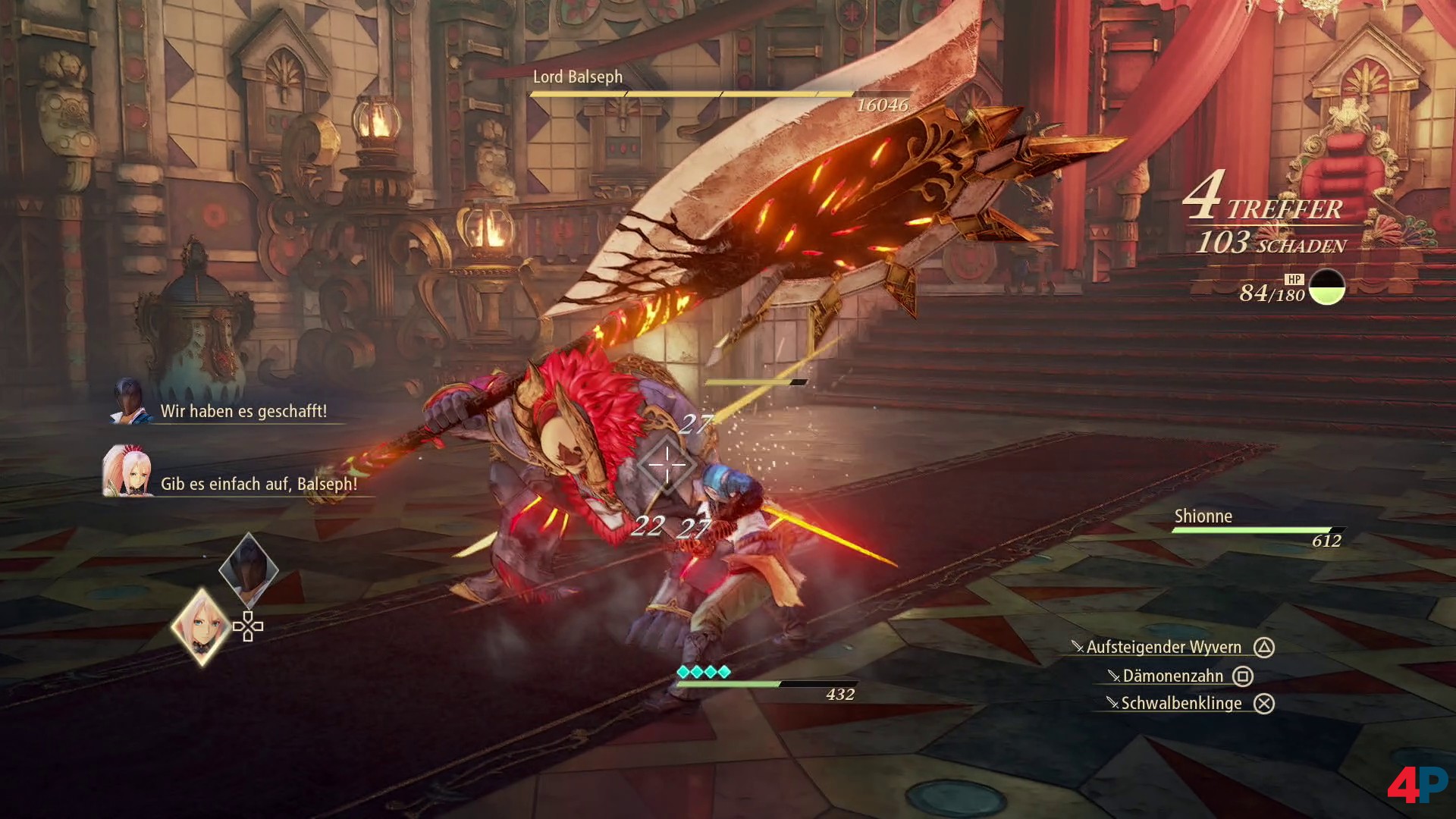Click the enemy lock-on target reticle
The width and height of the screenshot is (1456, 819).
(x=667, y=464)
